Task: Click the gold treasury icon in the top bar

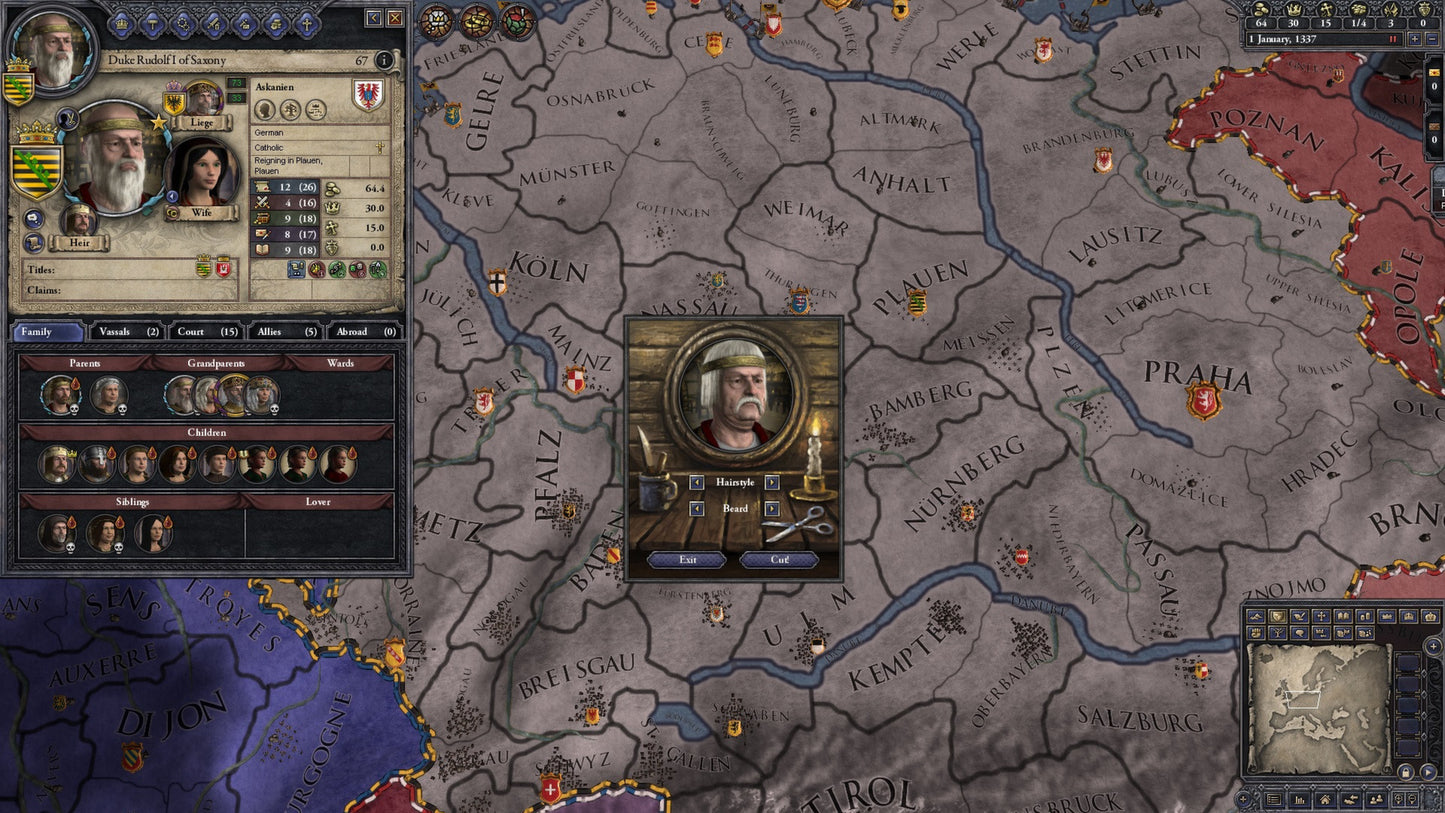Action: 1262,10
